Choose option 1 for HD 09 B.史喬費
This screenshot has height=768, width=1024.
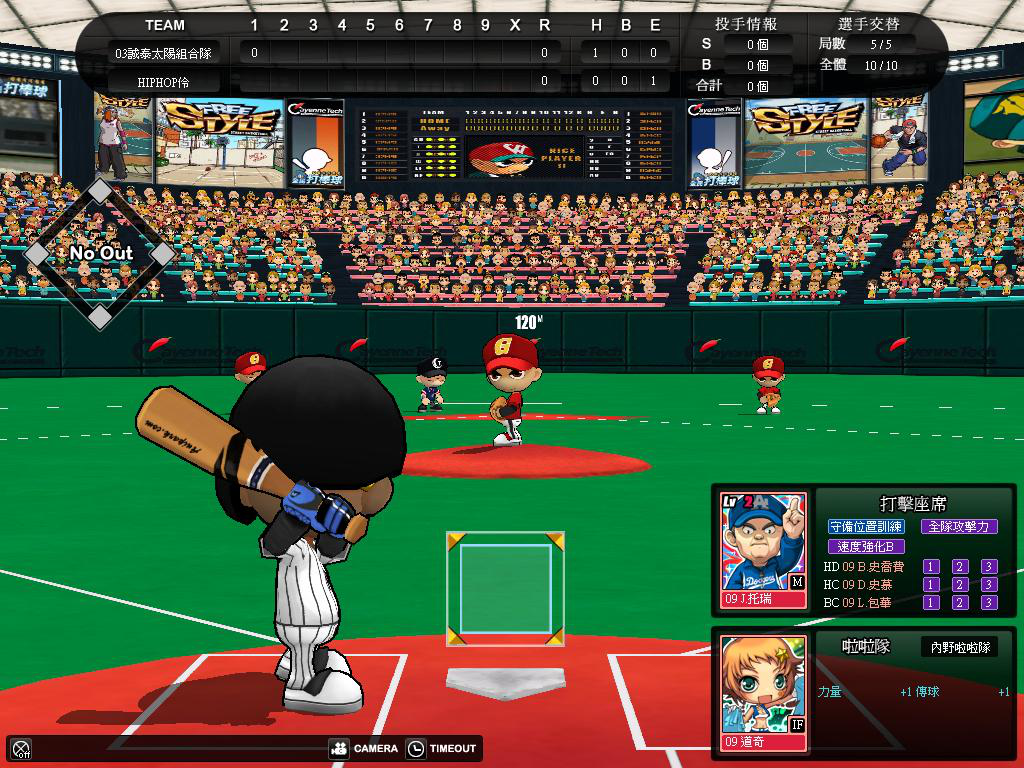[x=931, y=567]
